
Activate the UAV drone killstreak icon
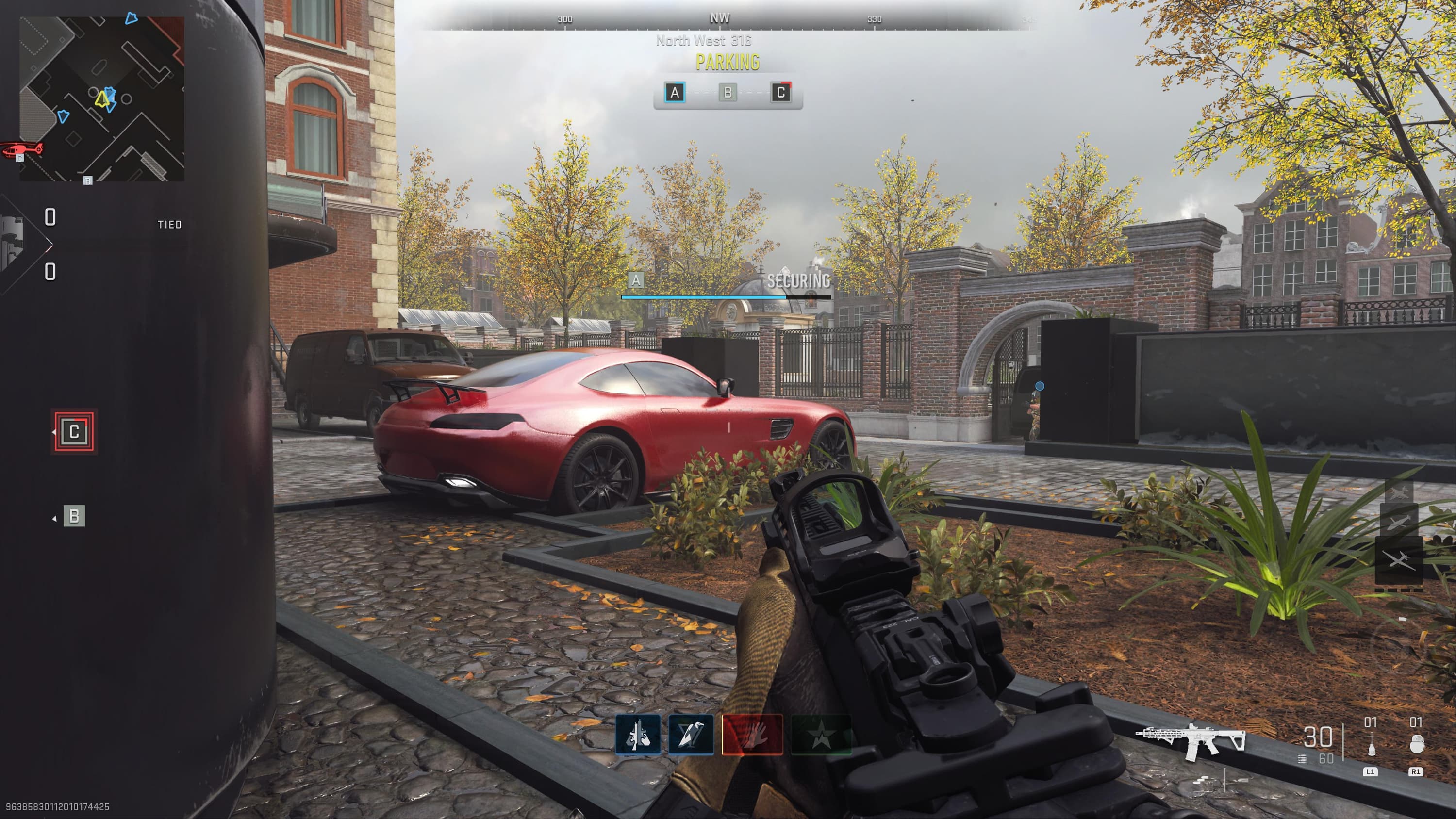pyautogui.click(x=1399, y=559)
